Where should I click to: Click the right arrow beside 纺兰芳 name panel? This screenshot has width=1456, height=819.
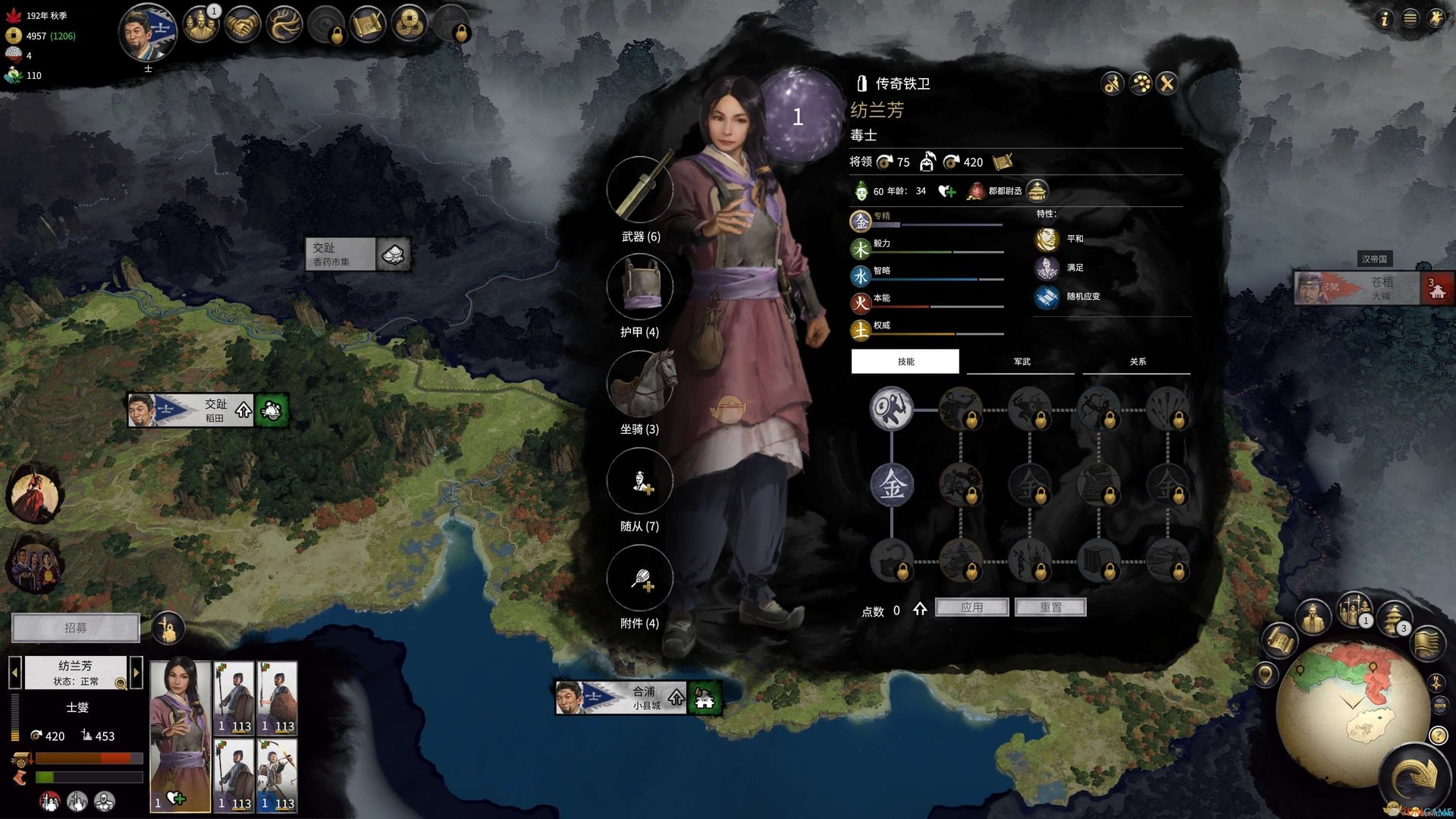[x=136, y=672]
